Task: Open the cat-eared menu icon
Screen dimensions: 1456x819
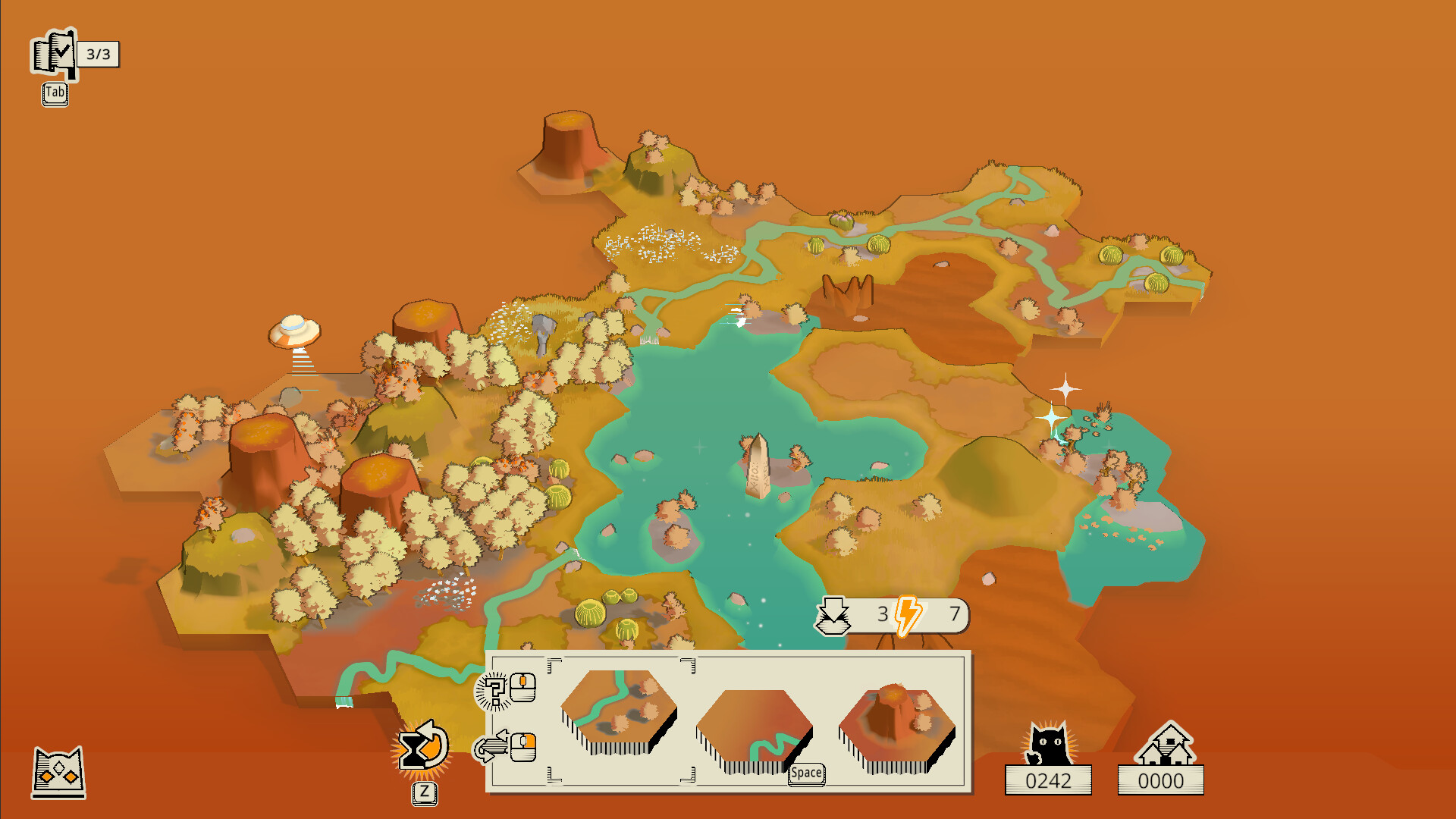Action: point(58,773)
